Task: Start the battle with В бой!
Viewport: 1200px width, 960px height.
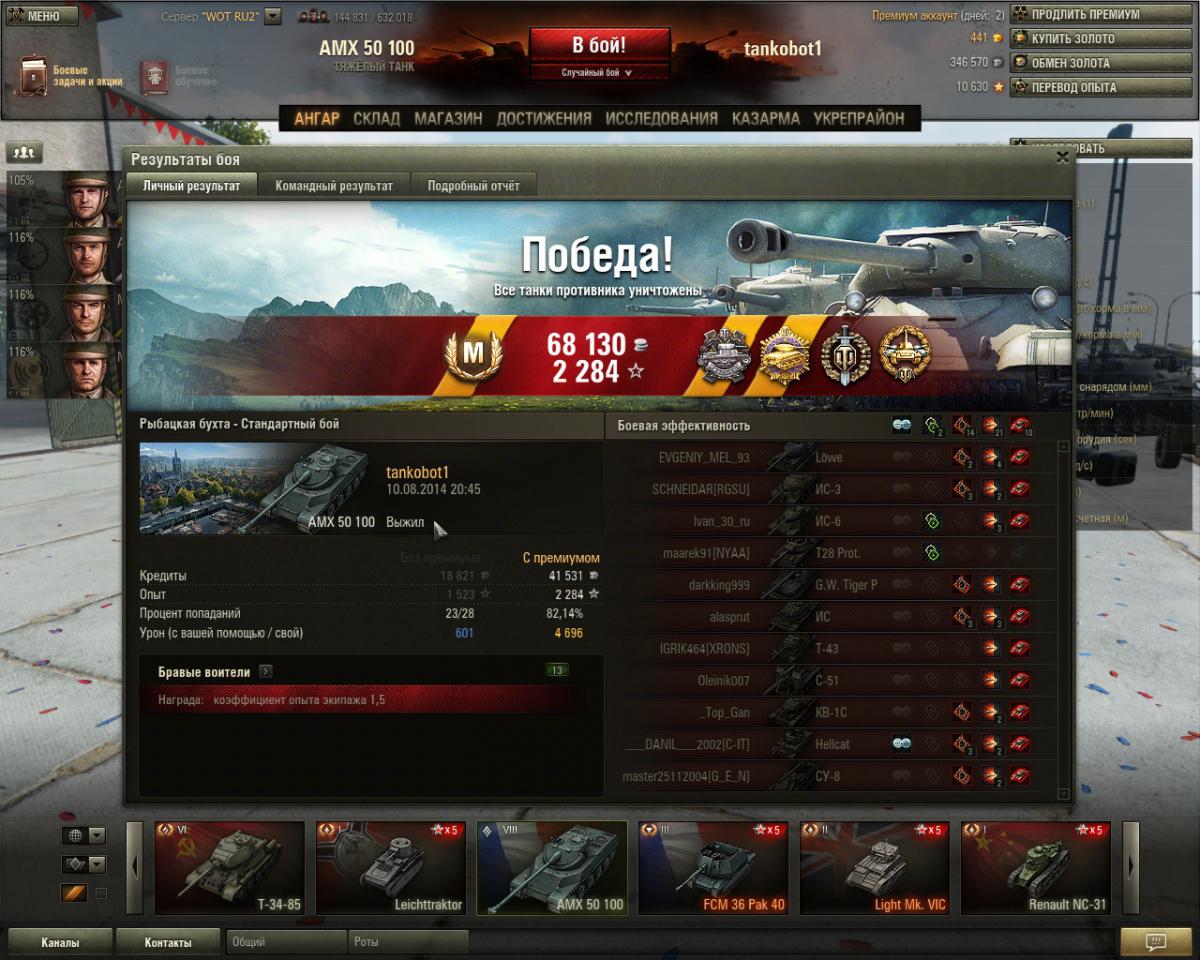Action: click(x=599, y=46)
